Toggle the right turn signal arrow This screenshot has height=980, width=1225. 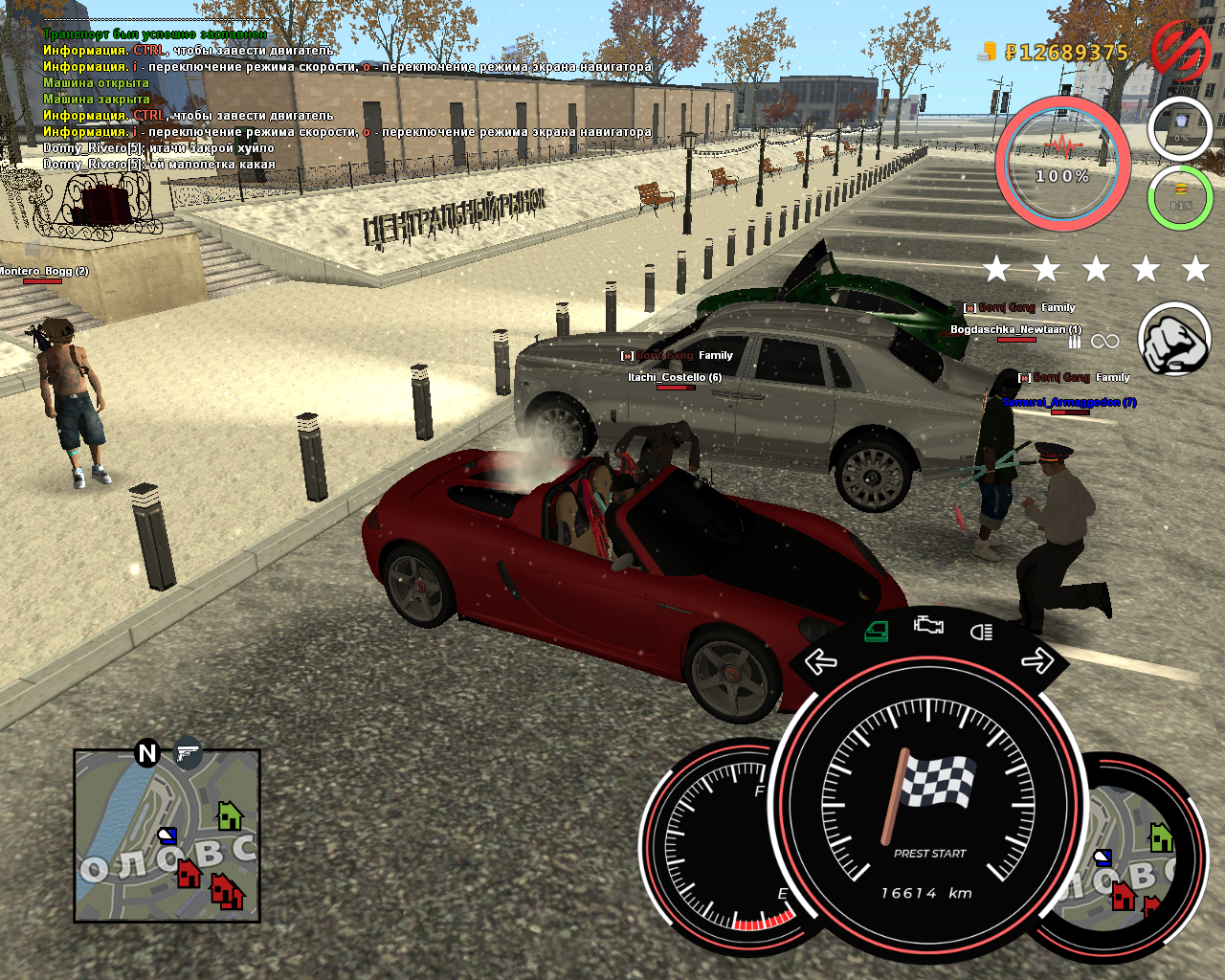(1036, 660)
